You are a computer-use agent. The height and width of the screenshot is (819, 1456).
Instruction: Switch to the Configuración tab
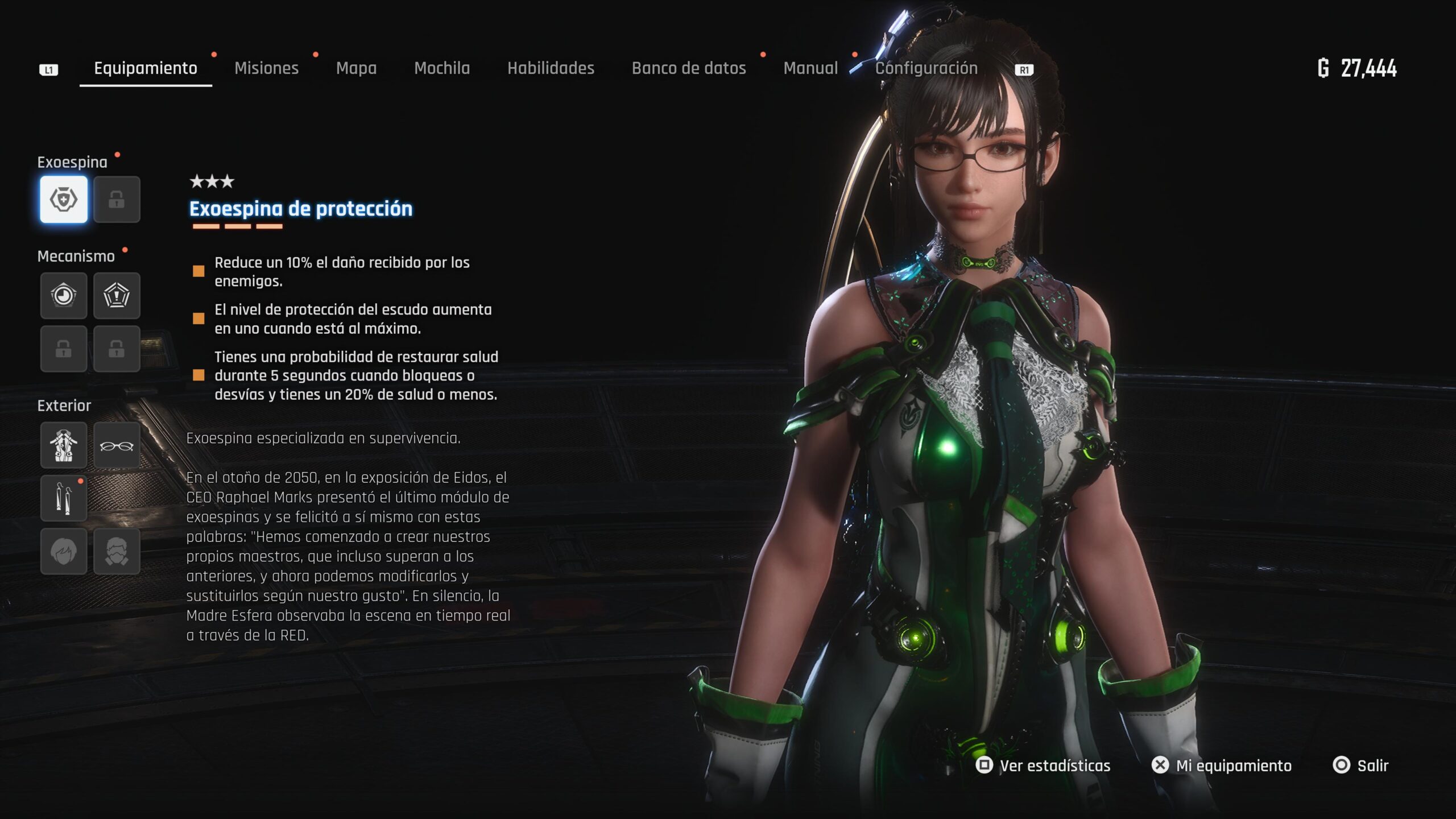pyautogui.click(x=926, y=68)
